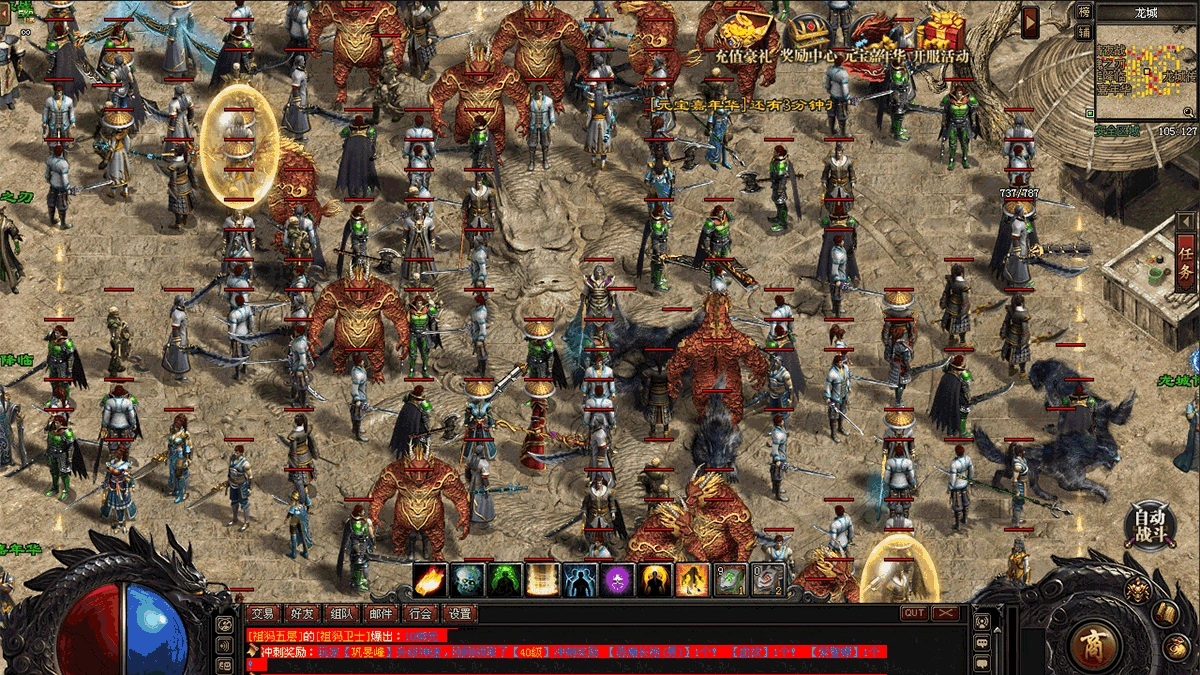Click the 辅 assist button

(x=1084, y=31)
